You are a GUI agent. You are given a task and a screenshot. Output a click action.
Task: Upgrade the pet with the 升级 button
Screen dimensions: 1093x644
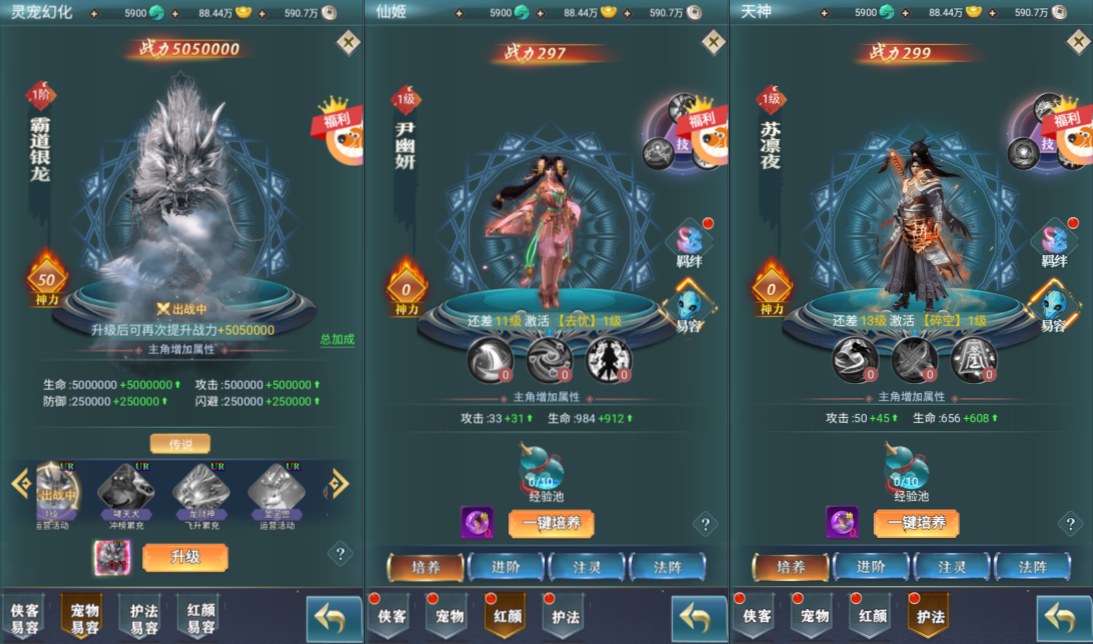coord(185,557)
